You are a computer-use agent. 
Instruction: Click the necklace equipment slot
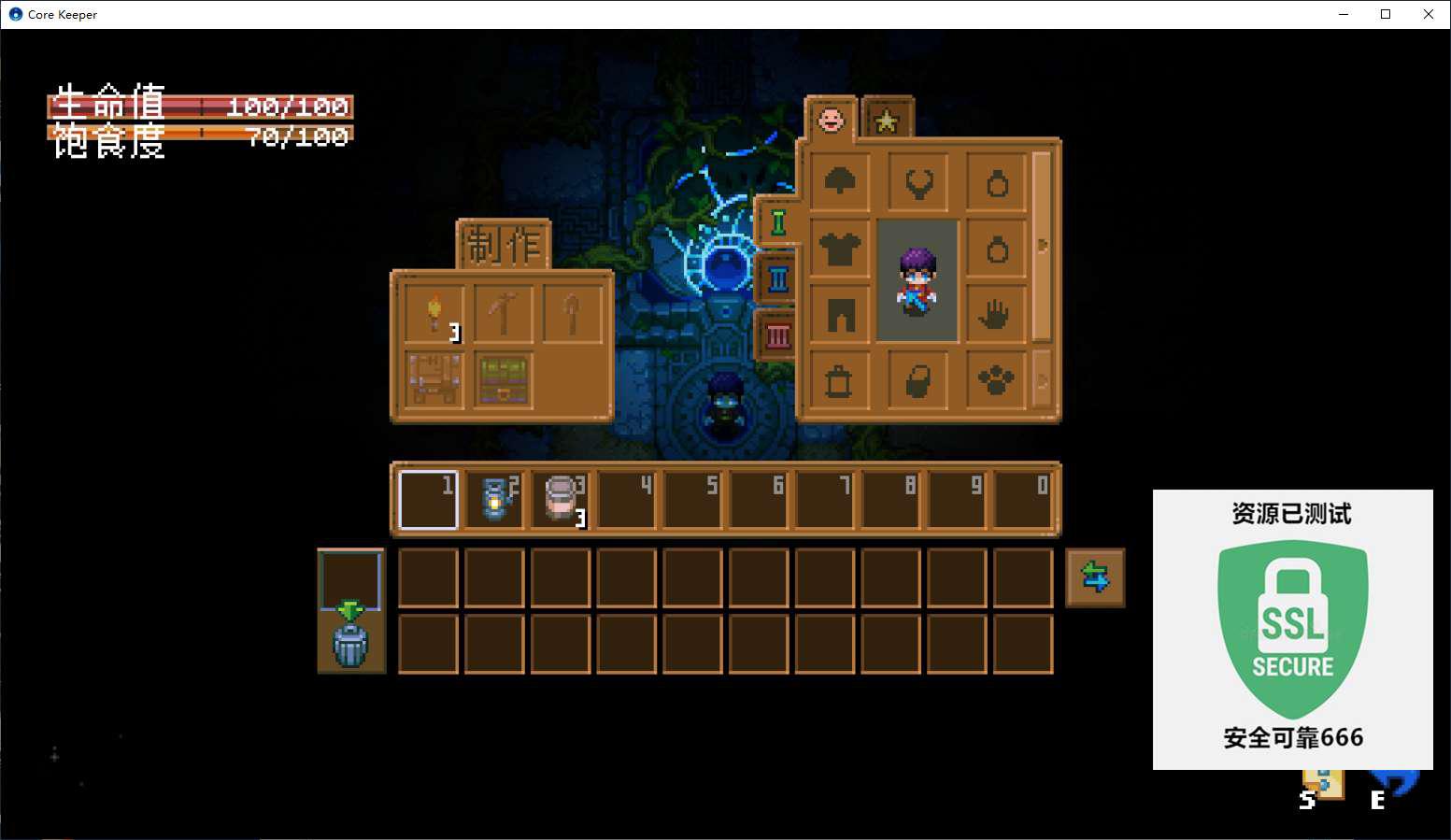click(918, 181)
